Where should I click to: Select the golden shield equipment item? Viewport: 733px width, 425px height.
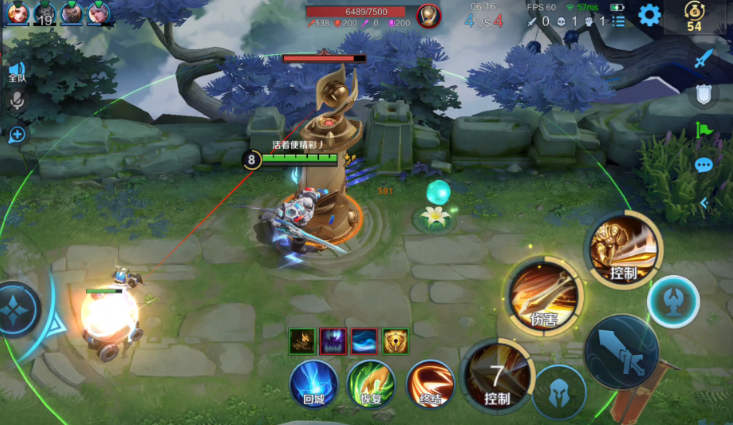396,341
